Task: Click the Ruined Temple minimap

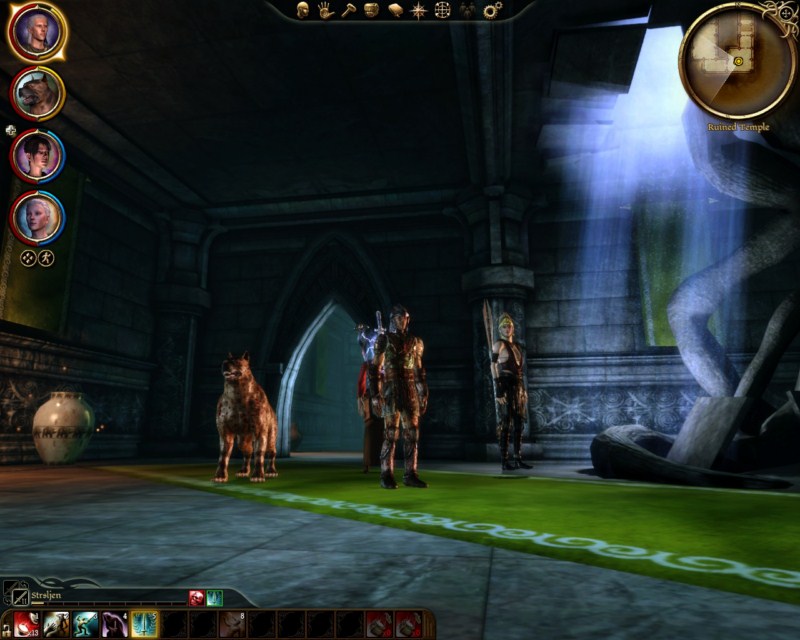Action: pyautogui.click(x=737, y=60)
